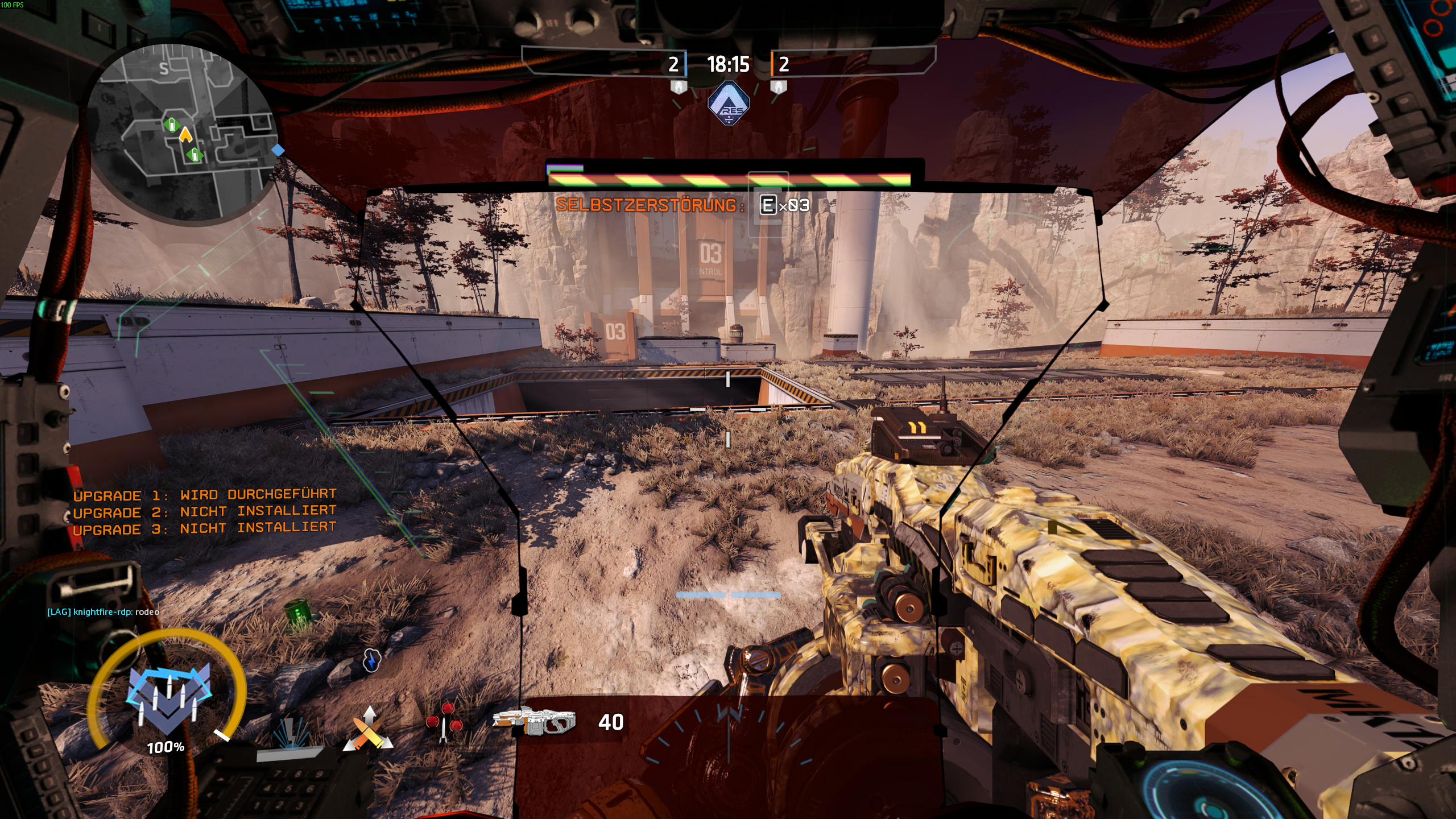Click the blue diamond marker at the minimap edge
This screenshot has width=1456, height=819.
pyautogui.click(x=278, y=150)
